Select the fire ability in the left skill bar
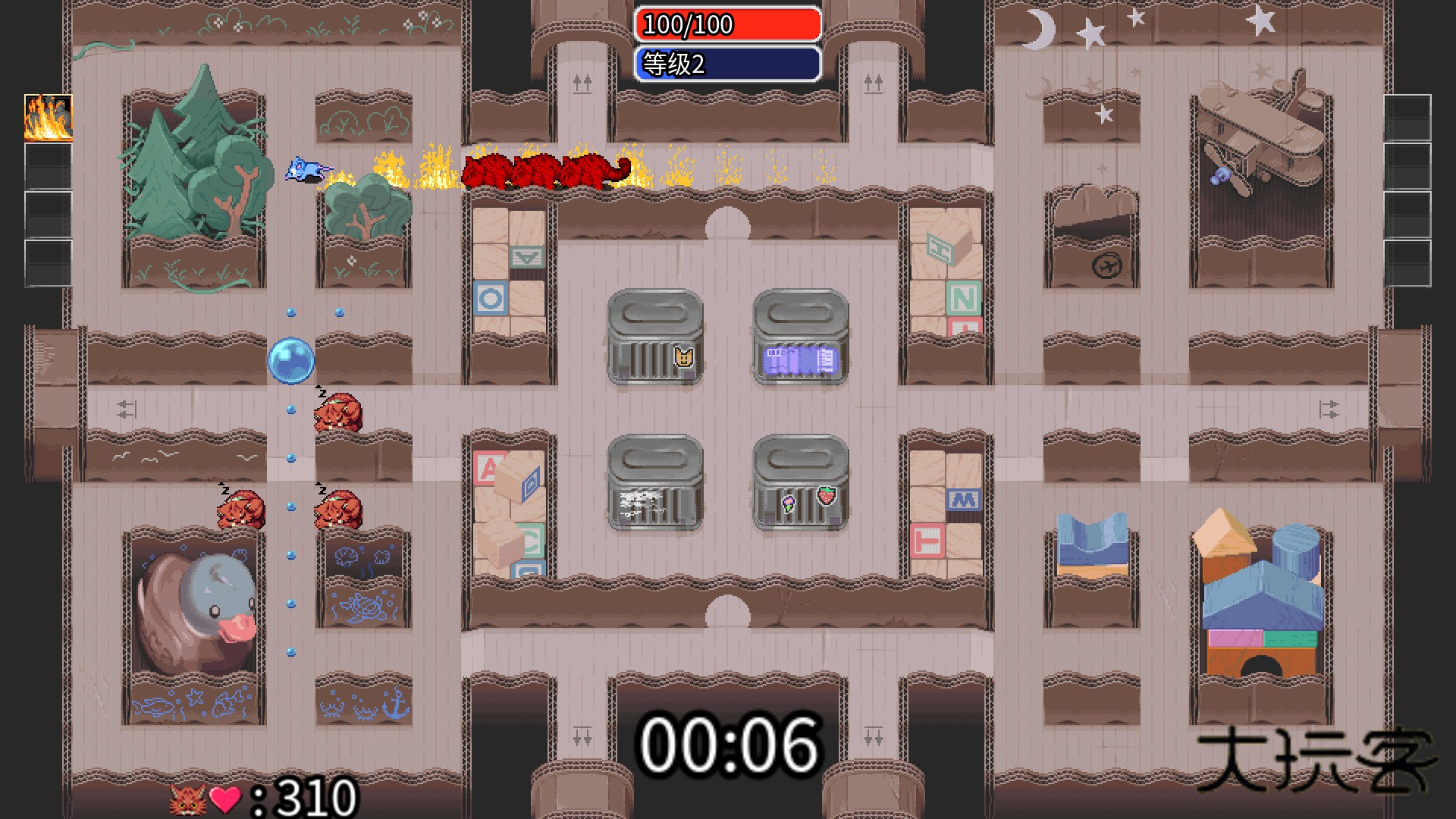 (48, 118)
